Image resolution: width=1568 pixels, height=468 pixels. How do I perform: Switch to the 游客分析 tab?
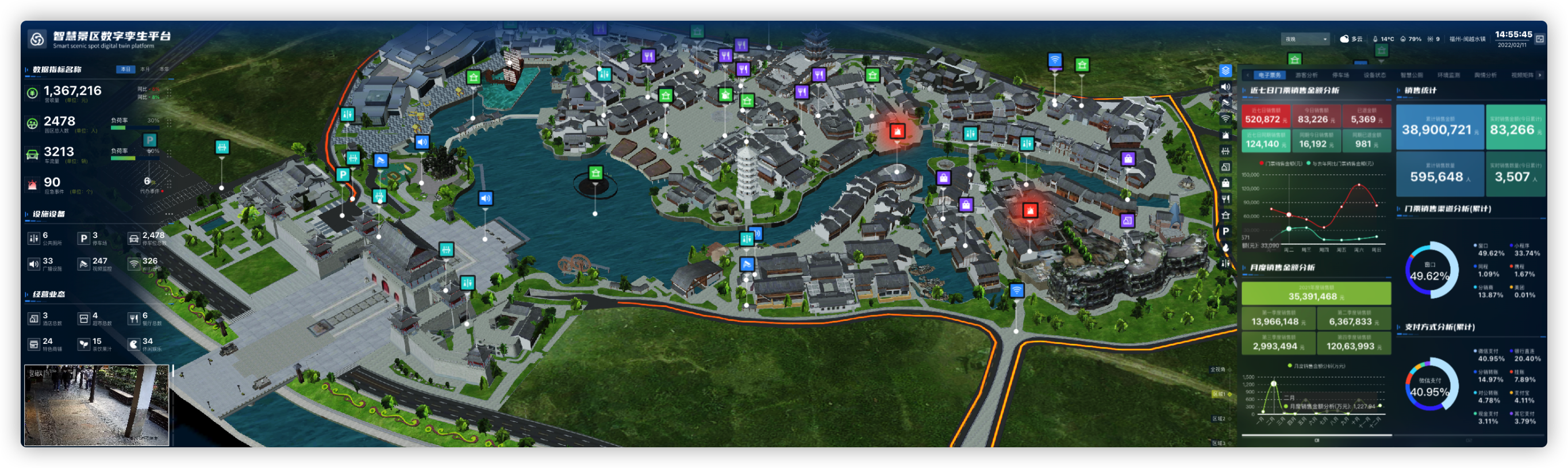pos(1306,75)
